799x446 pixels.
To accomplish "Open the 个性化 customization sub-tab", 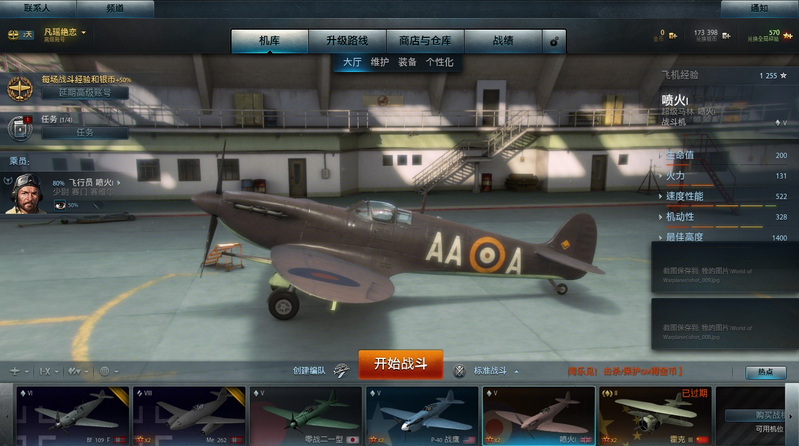I will click(x=439, y=62).
